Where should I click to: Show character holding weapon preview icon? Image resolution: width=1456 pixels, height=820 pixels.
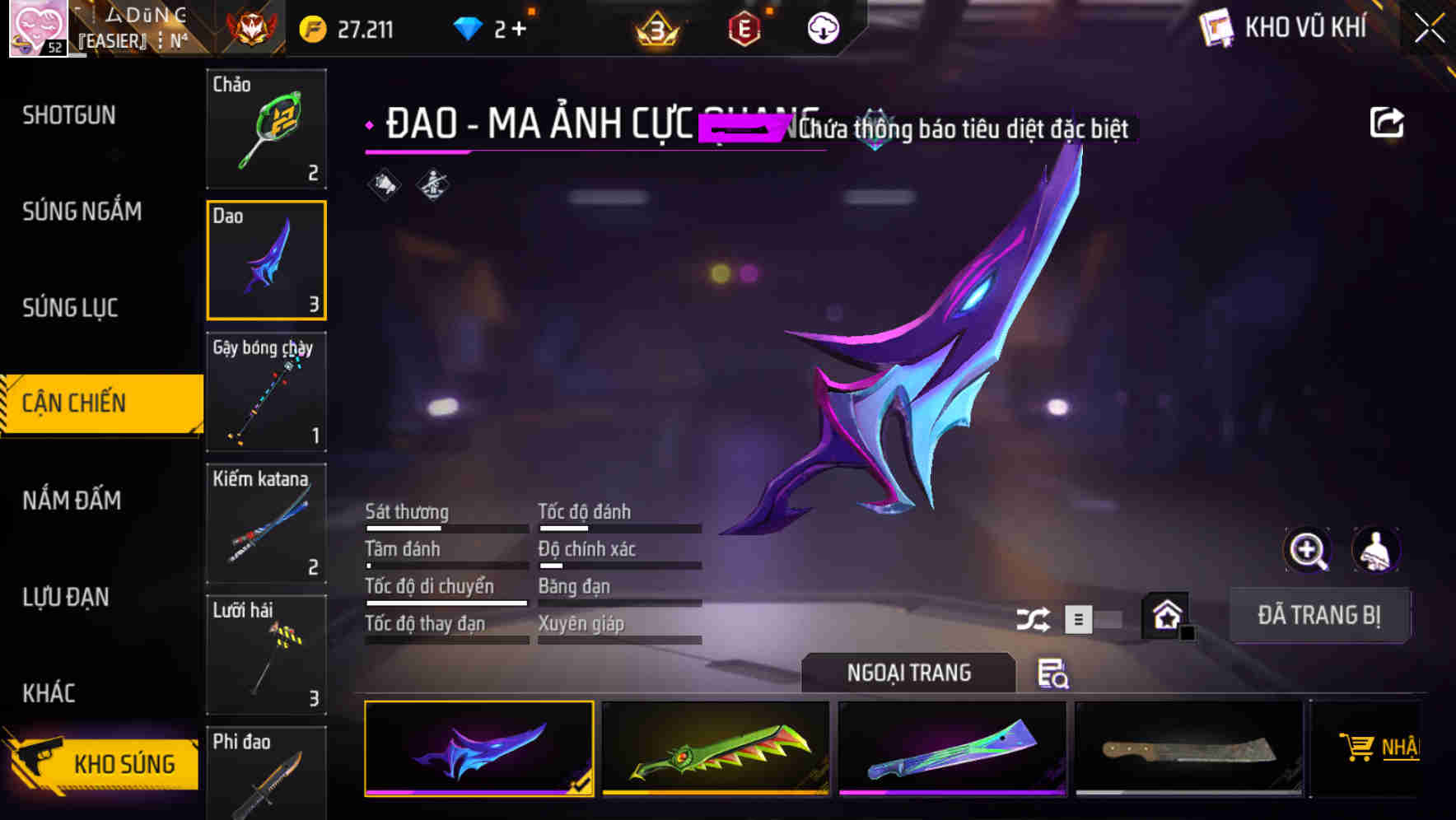tap(1376, 550)
